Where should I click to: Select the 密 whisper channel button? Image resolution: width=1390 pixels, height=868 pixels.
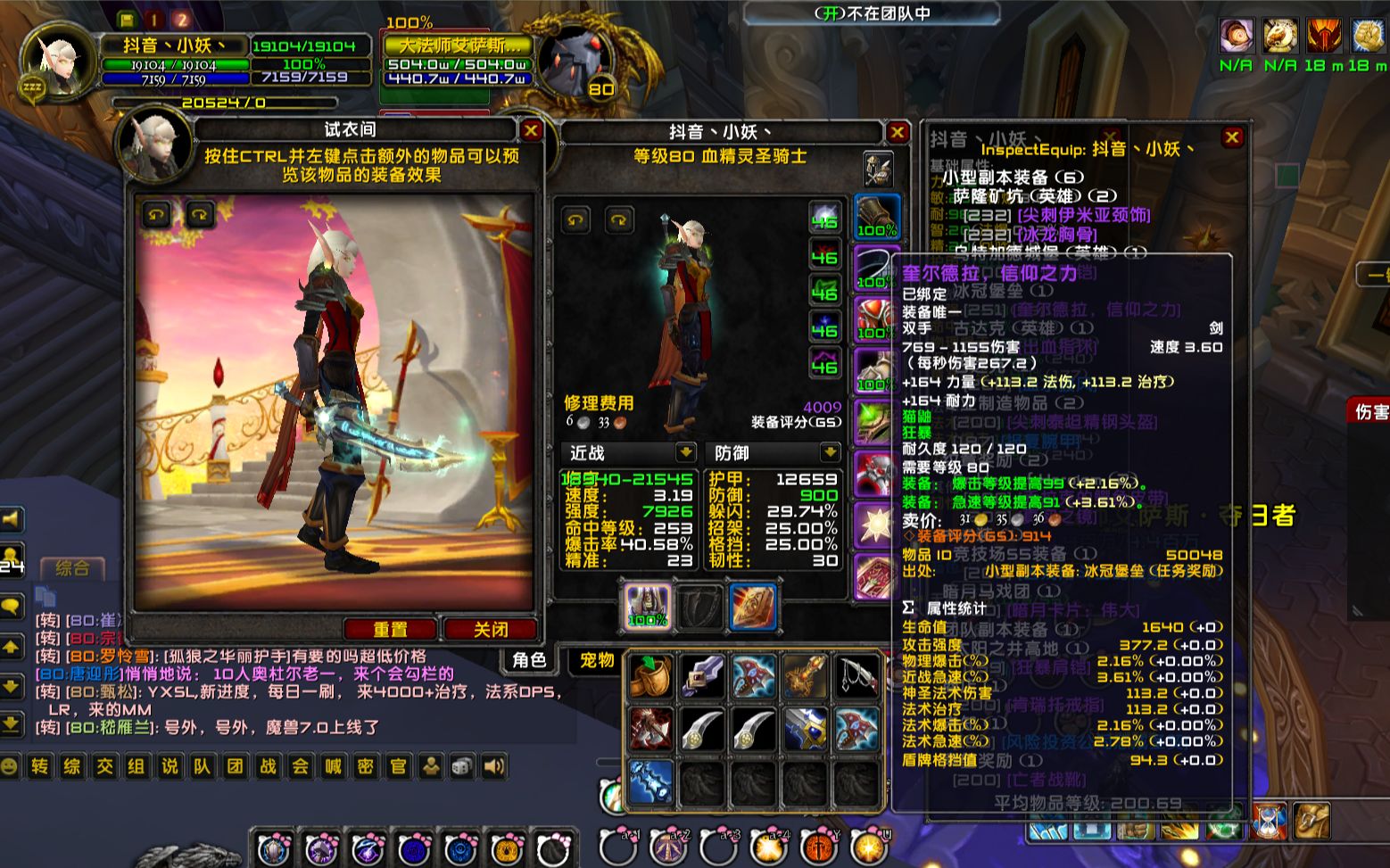point(366,766)
